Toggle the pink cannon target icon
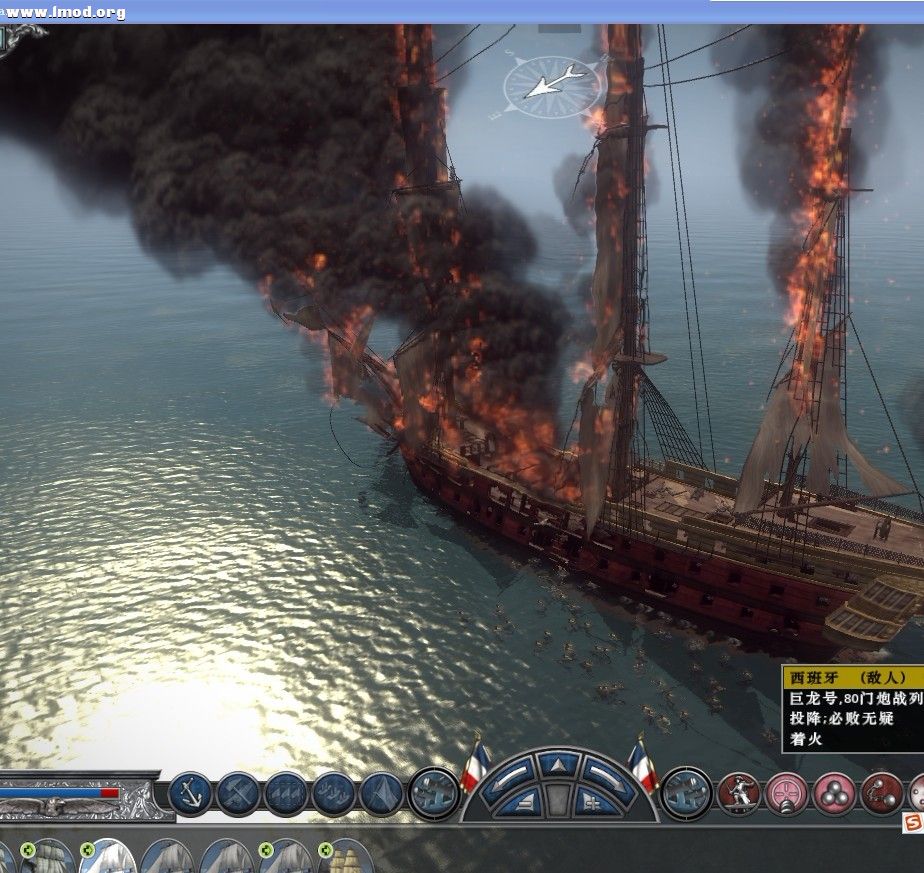Image resolution: width=924 pixels, height=873 pixels. 787,793
